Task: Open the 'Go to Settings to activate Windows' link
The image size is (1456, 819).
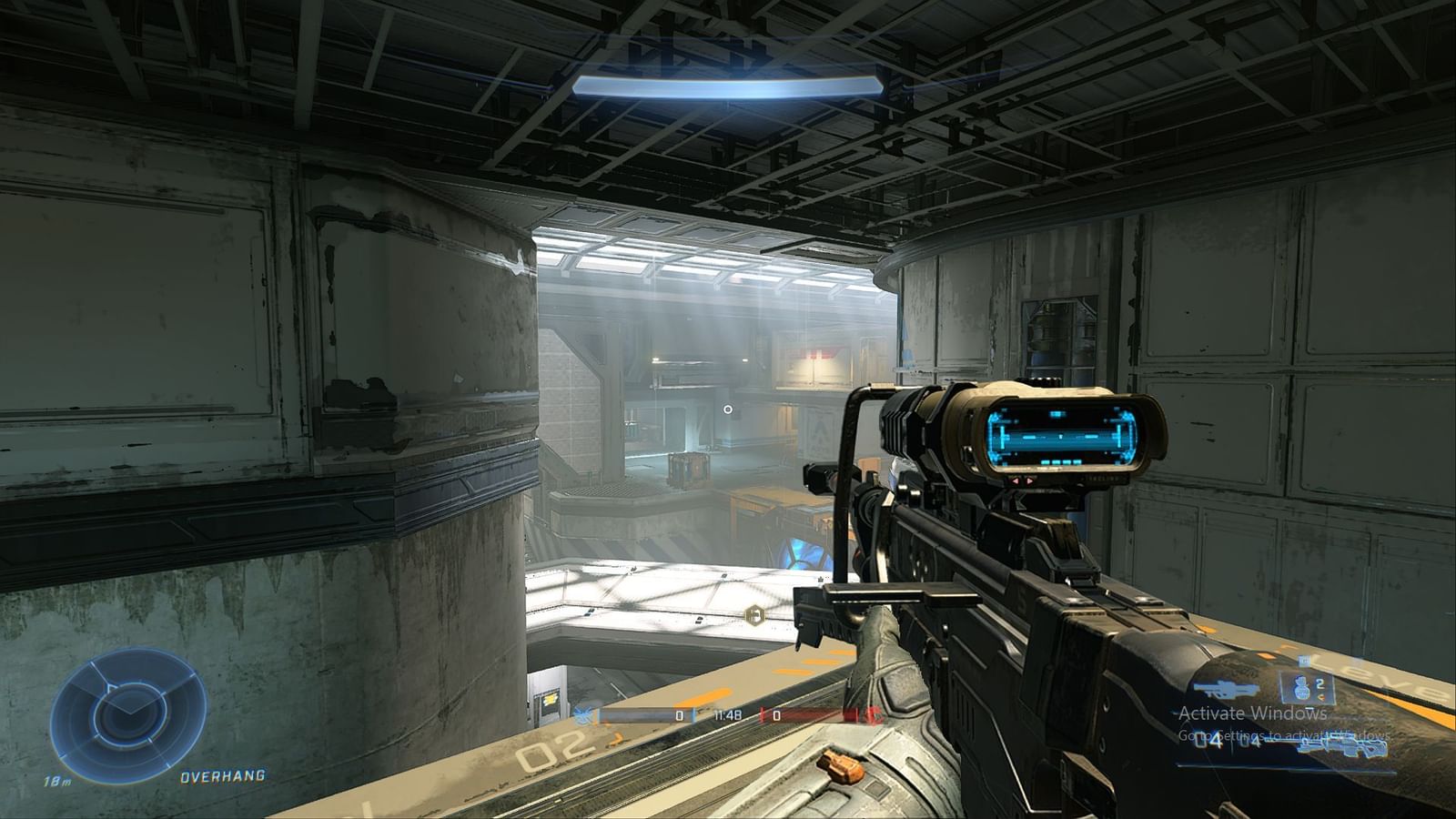Action: click(x=1285, y=736)
